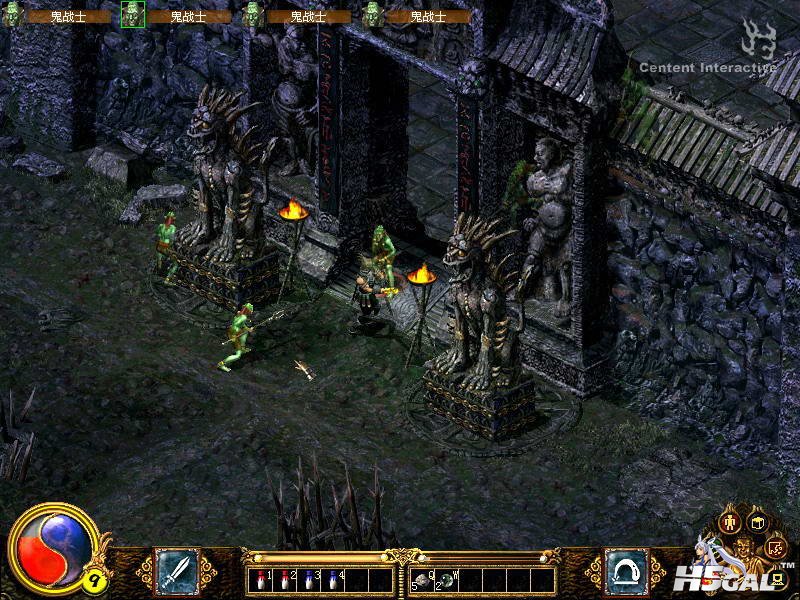
Task: Activate the whirlwind skill on the right
Action: click(x=626, y=571)
